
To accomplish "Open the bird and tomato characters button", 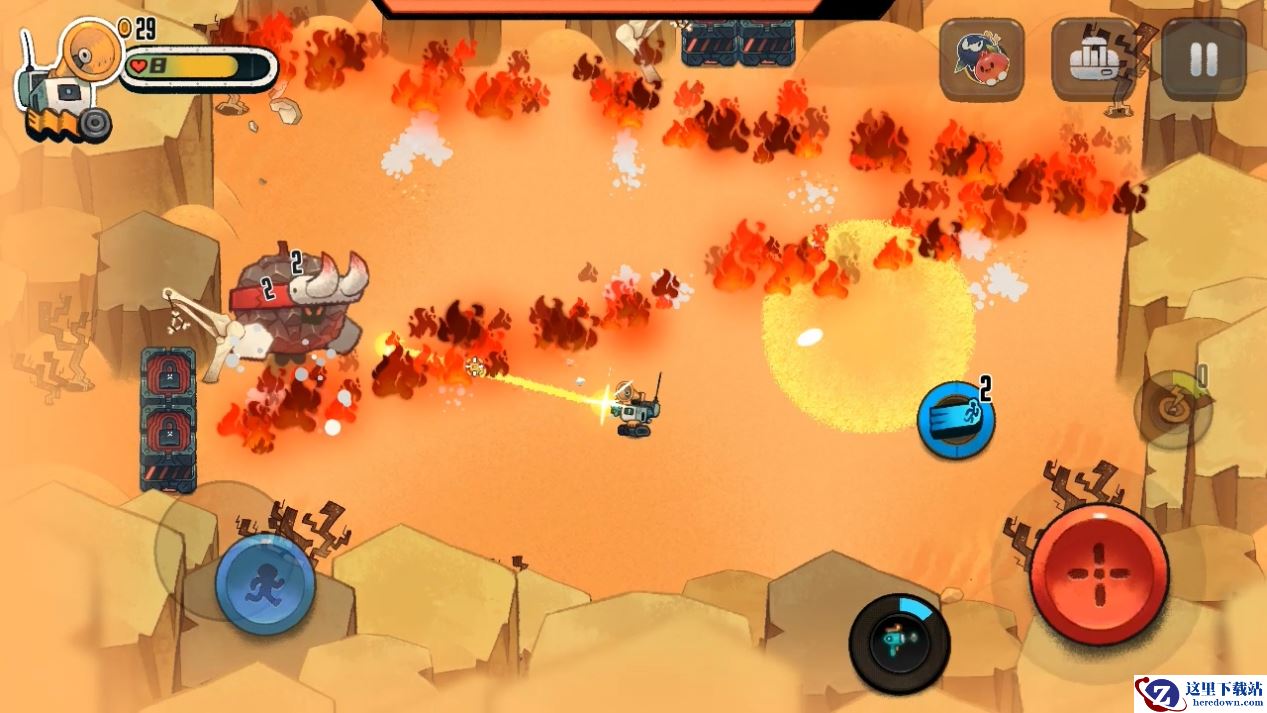I will coord(981,60).
